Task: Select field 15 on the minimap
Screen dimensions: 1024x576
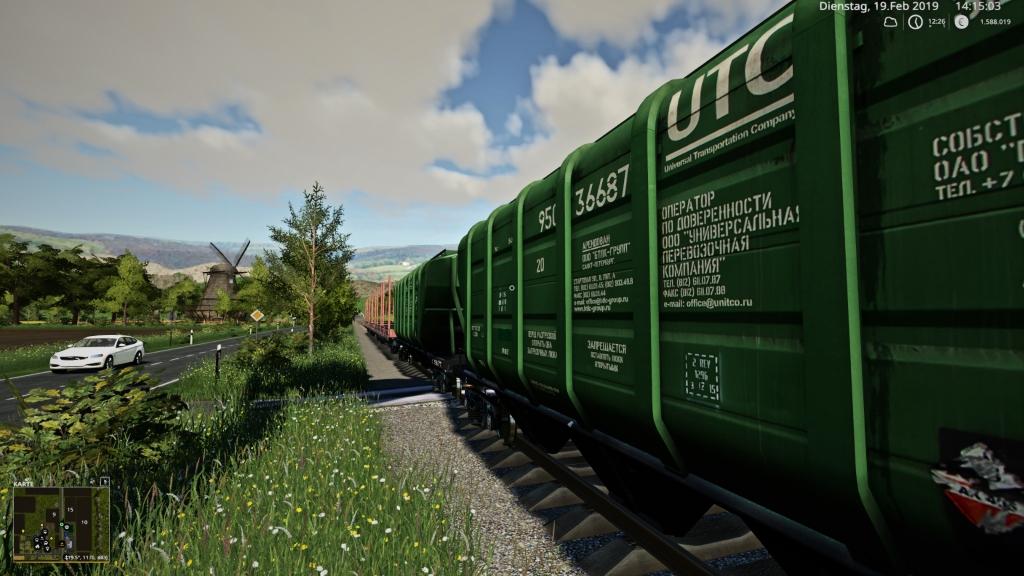Action: pos(70,510)
